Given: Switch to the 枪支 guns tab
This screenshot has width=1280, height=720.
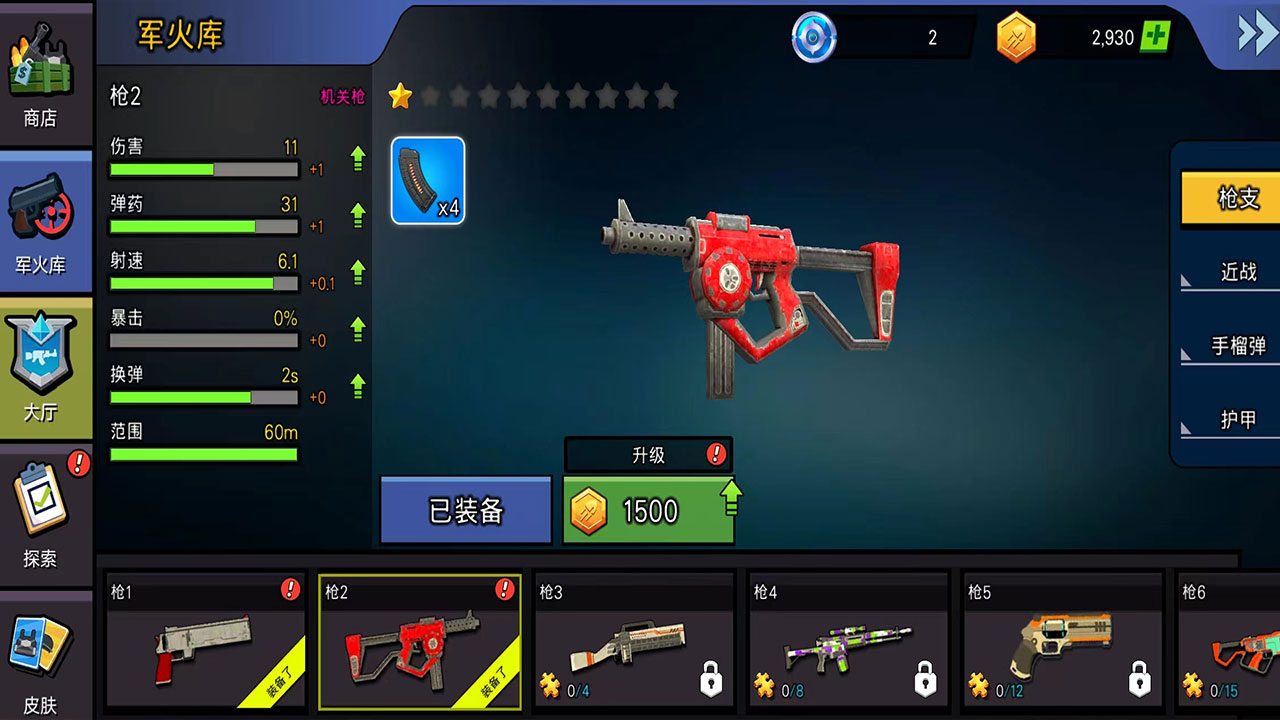Looking at the screenshot, I should pos(1236,198).
